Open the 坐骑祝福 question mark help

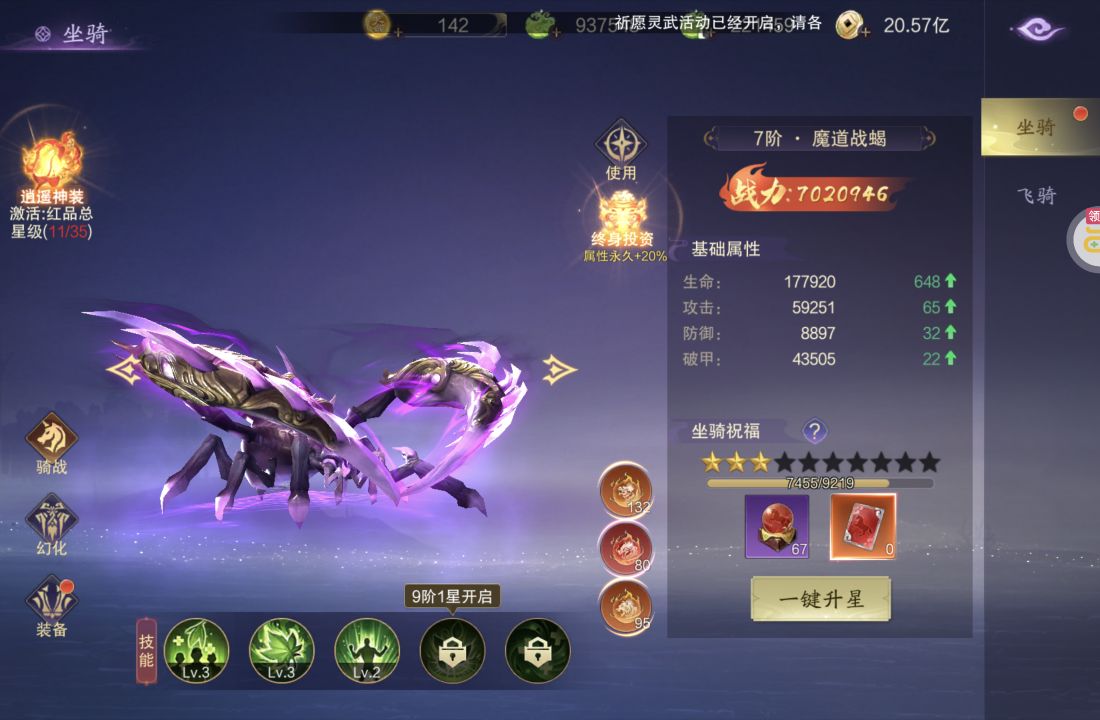coord(815,431)
